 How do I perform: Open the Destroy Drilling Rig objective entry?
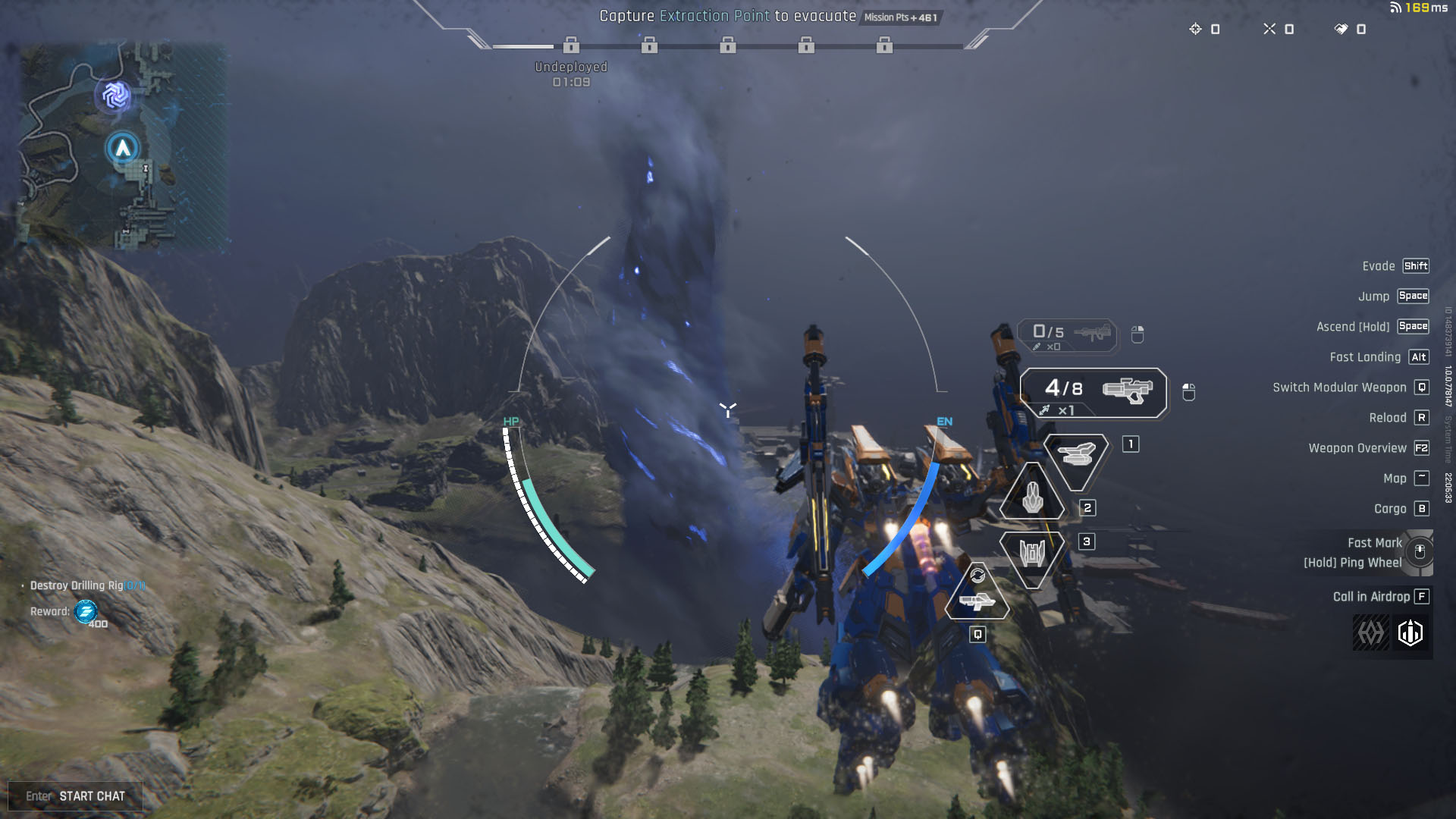click(x=86, y=585)
